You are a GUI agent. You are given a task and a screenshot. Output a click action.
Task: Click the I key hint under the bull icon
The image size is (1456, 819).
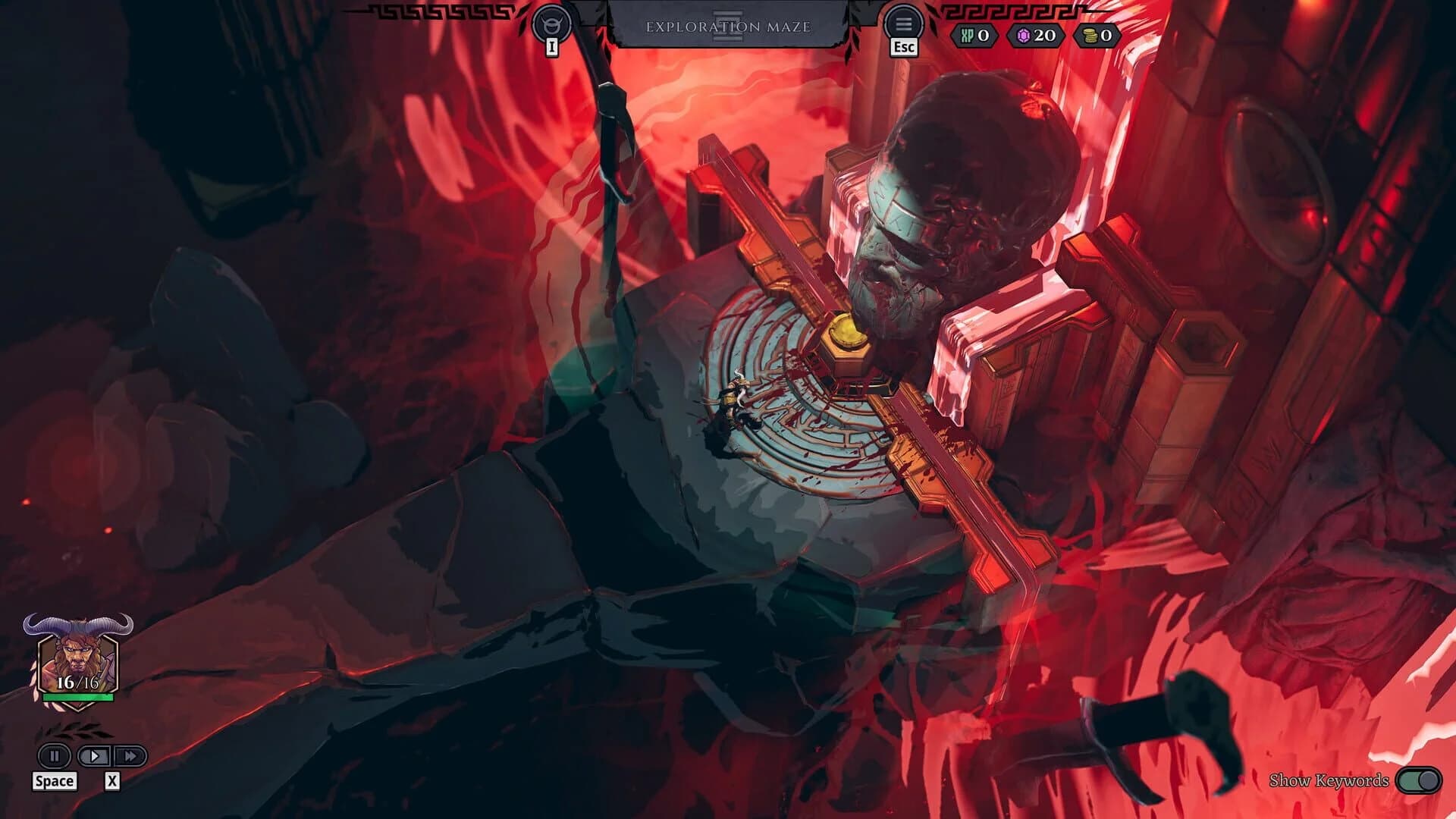point(551,49)
